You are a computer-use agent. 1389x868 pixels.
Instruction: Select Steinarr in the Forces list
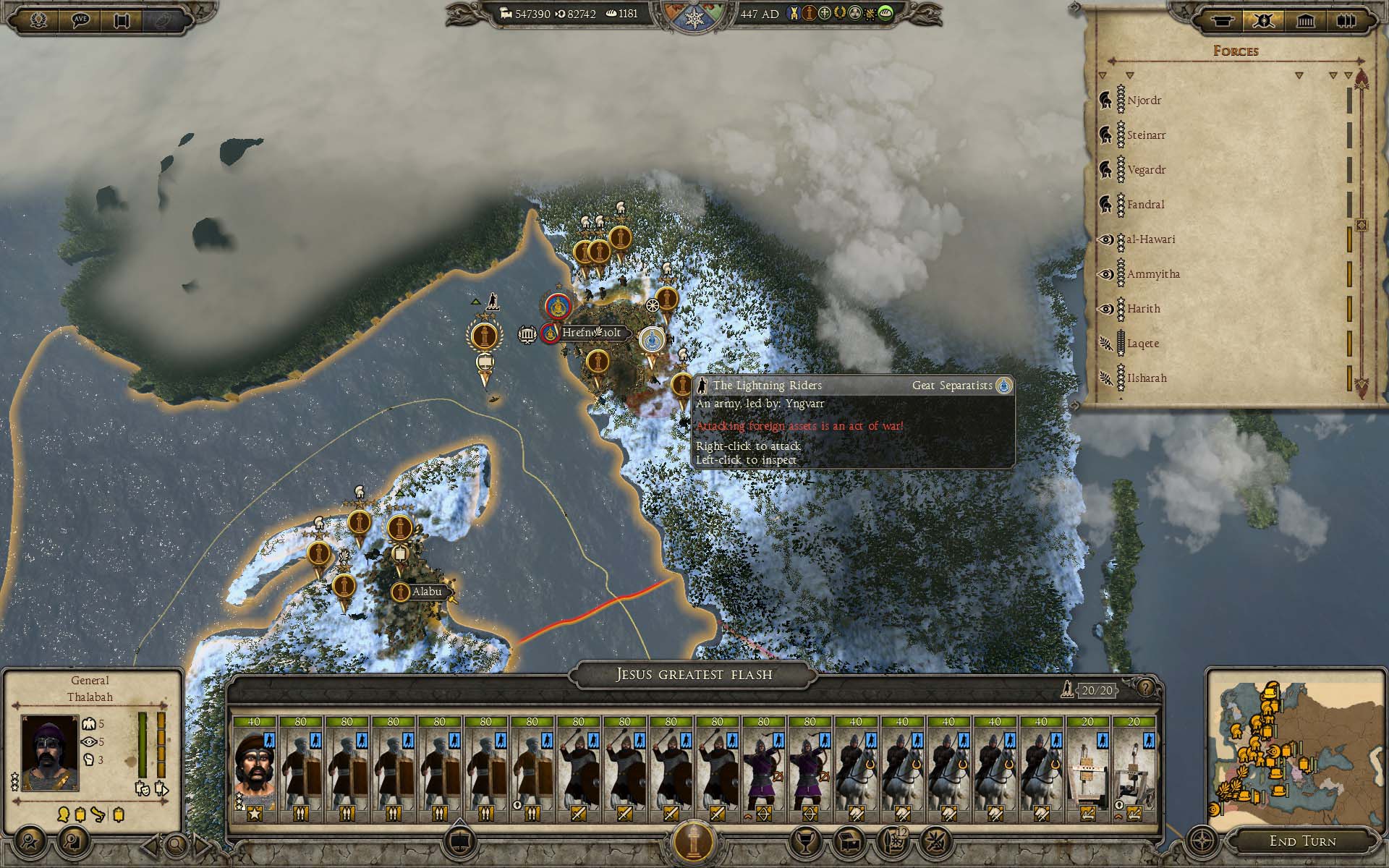(x=1147, y=135)
